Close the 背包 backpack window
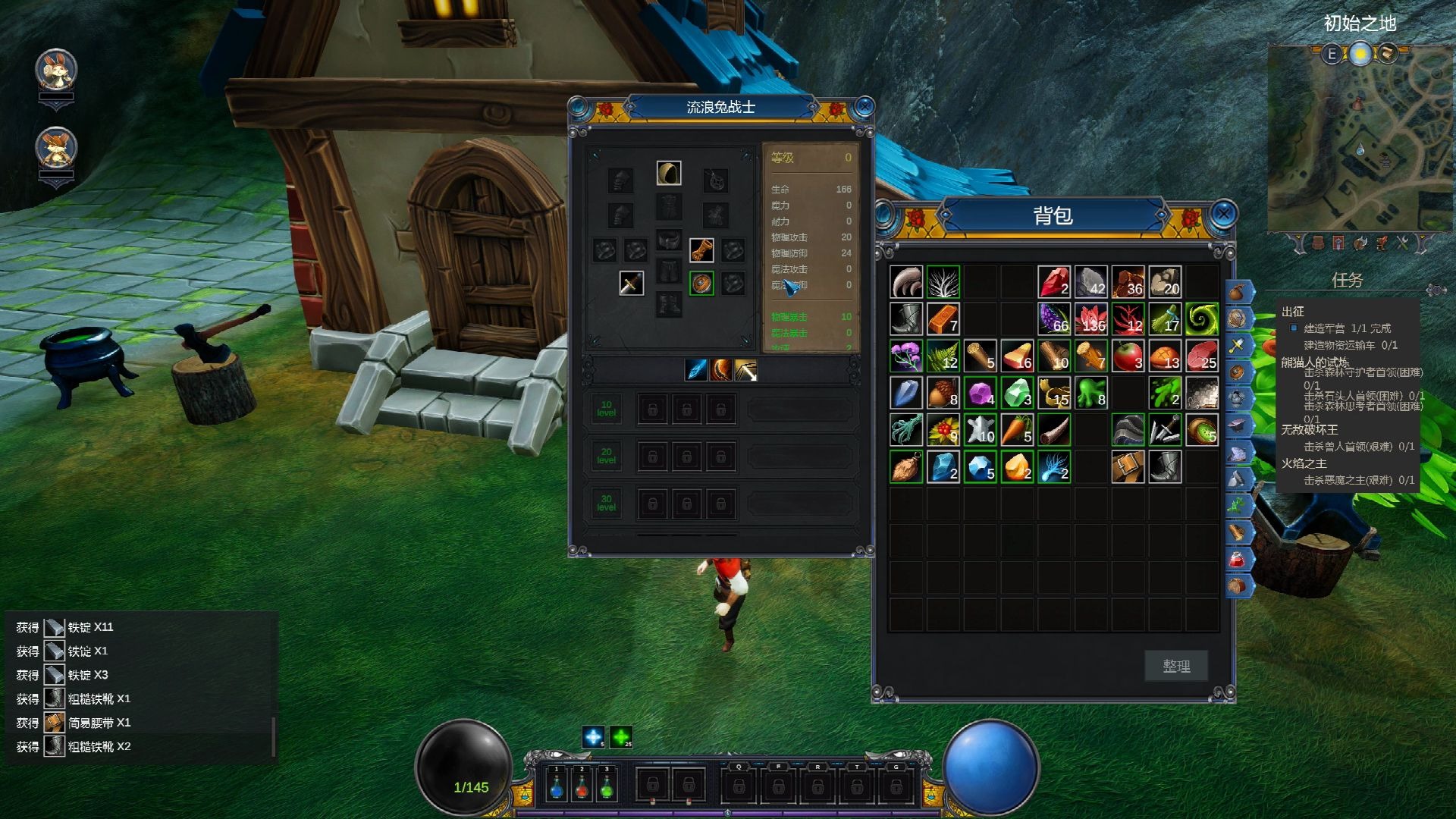This screenshot has height=819, width=1456. click(x=1223, y=215)
